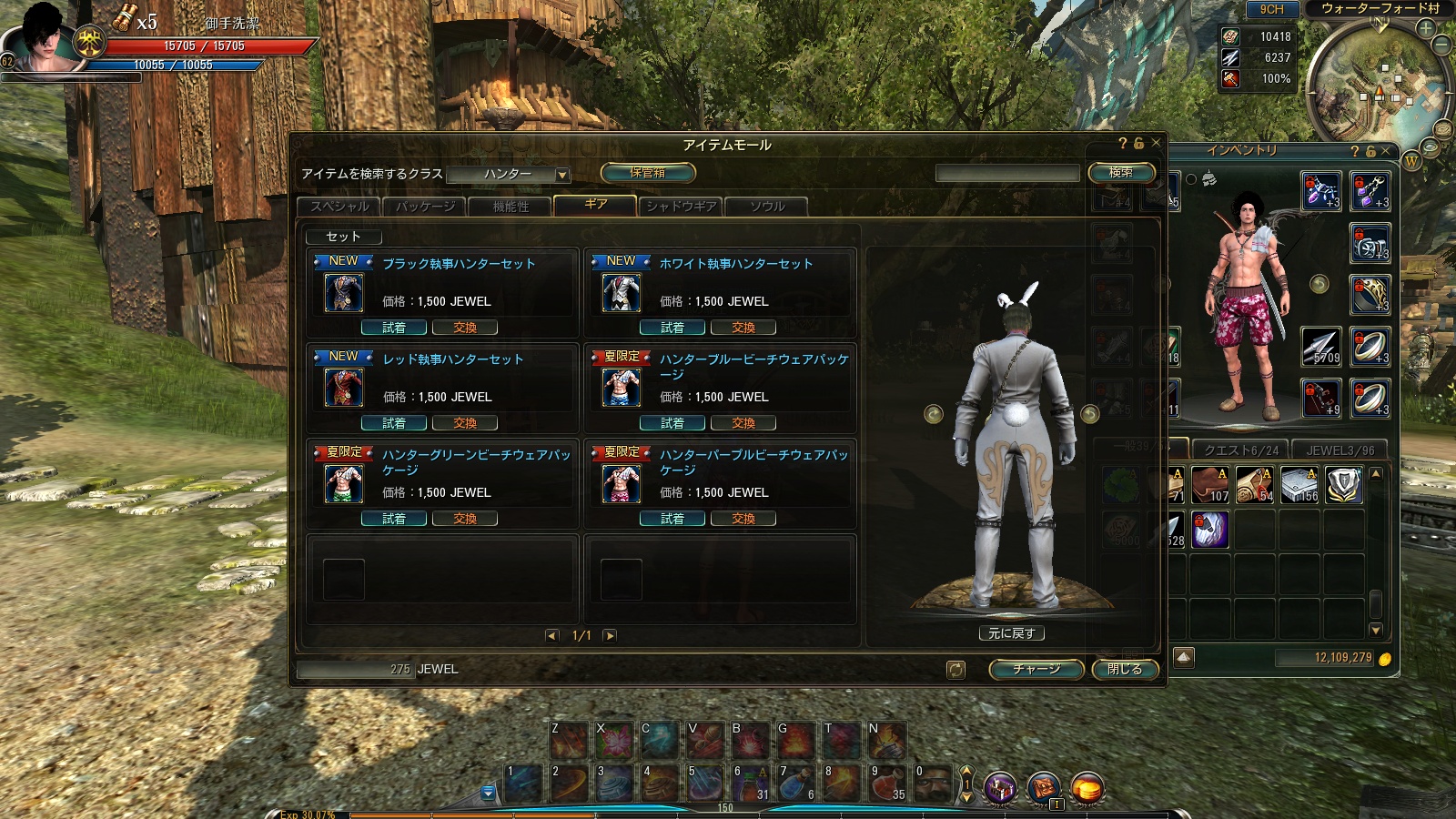Exchange for the ホワイト執事ハンターセット
The height and width of the screenshot is (819, 1456).
click(x=743, y=328)
